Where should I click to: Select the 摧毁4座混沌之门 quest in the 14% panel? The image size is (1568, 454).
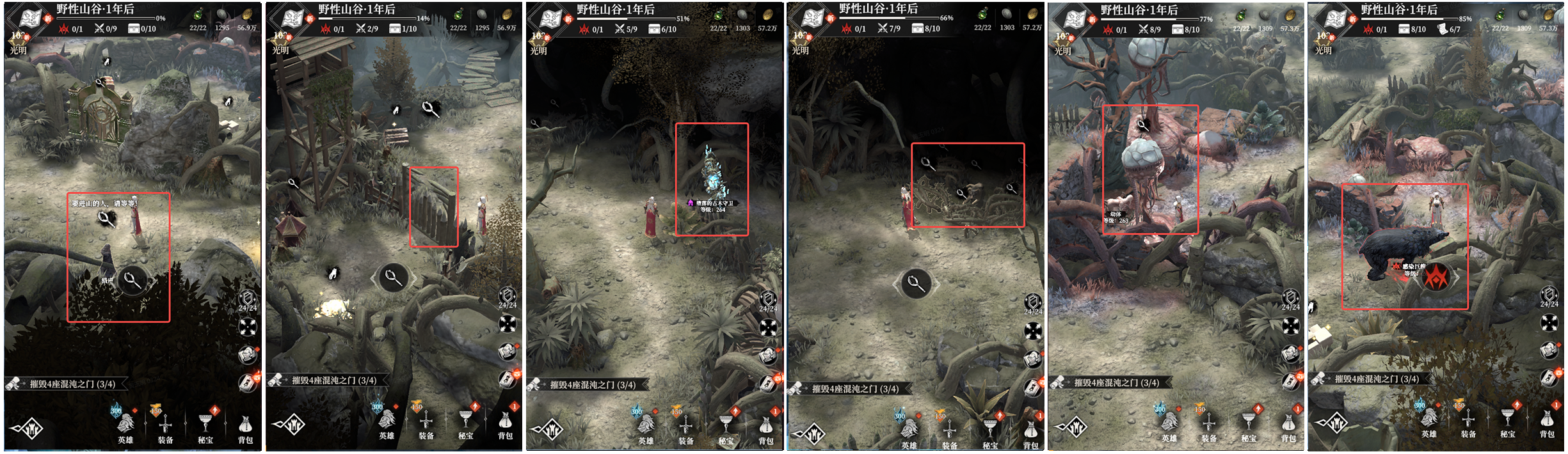coord(333,380)
